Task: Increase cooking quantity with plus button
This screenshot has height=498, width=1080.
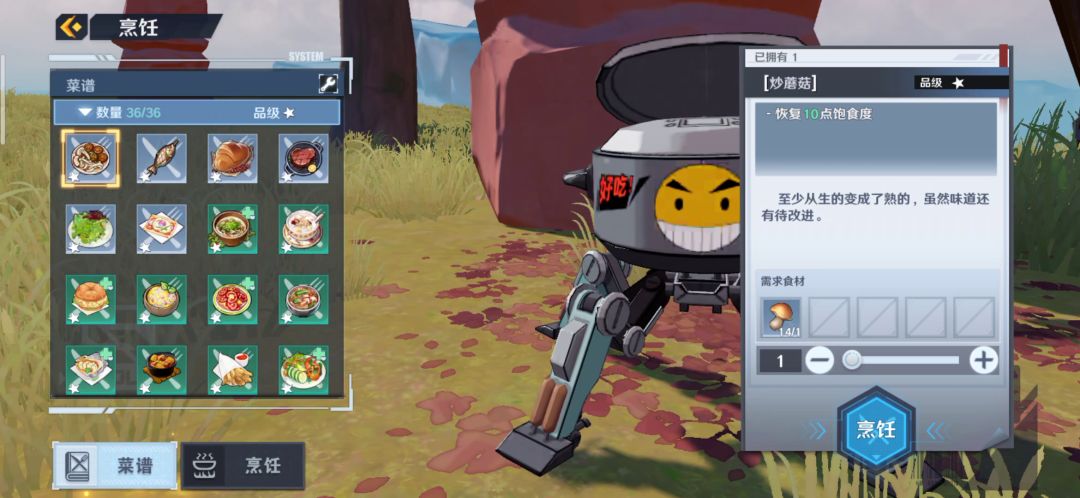Action: (x=984, y=360)
